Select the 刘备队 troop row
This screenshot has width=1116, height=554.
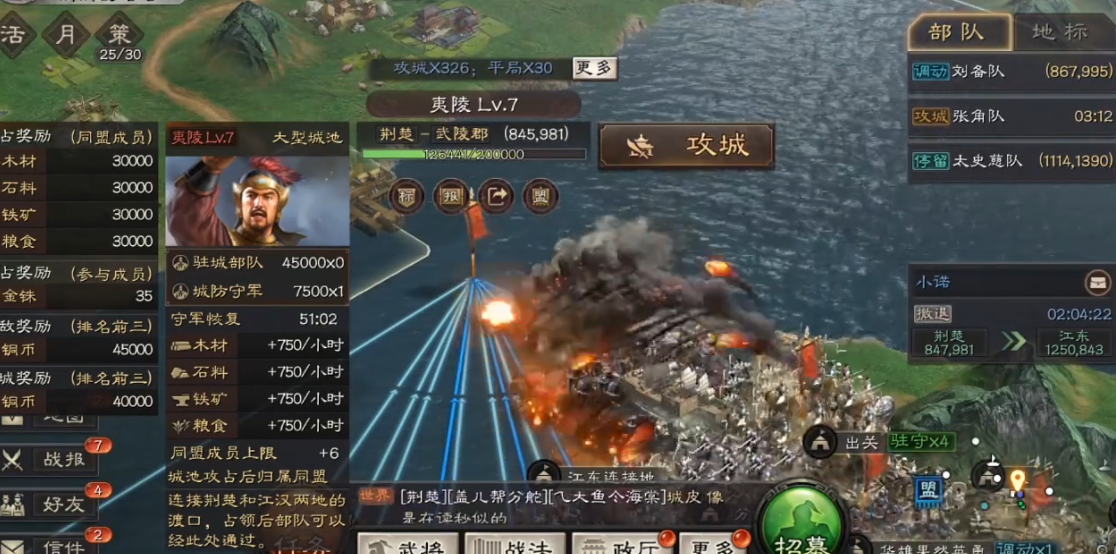click(1011, 72)
